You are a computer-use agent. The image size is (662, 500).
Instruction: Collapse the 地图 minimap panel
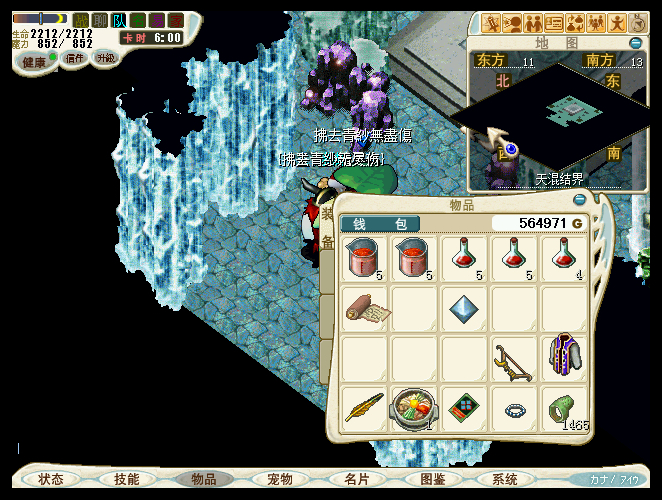tap(636, 43)
